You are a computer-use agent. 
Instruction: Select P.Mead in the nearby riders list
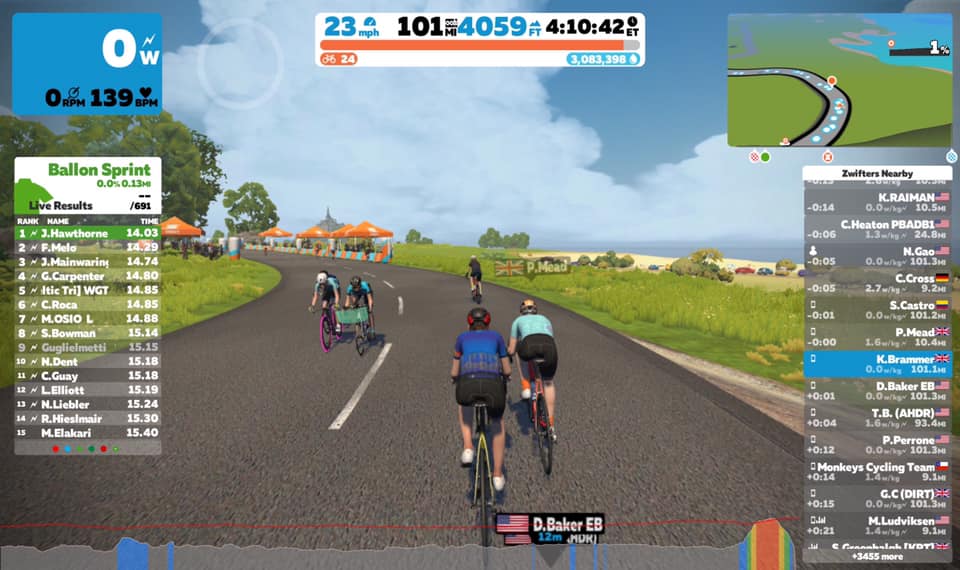tap(877, 337)
